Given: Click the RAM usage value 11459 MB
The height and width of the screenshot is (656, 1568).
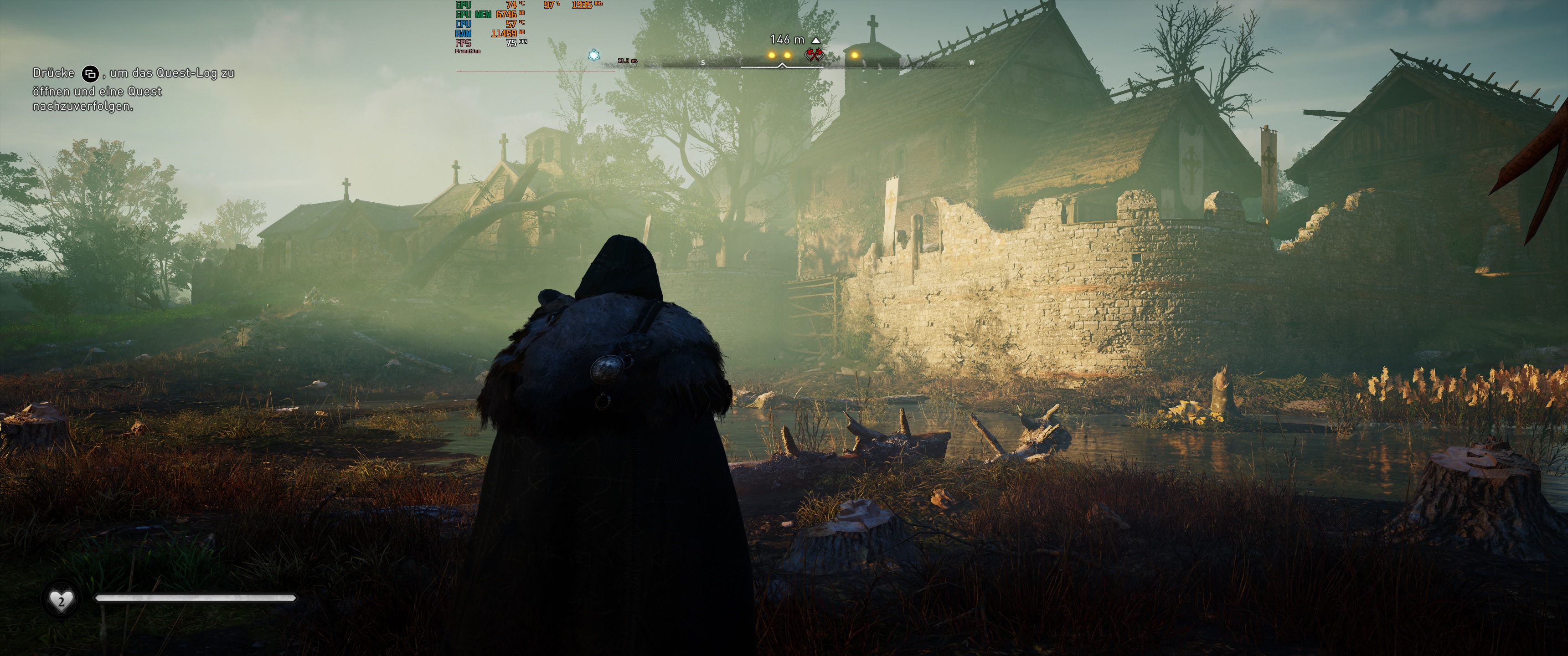Looking at the screenshot, I should click(504, 34).
